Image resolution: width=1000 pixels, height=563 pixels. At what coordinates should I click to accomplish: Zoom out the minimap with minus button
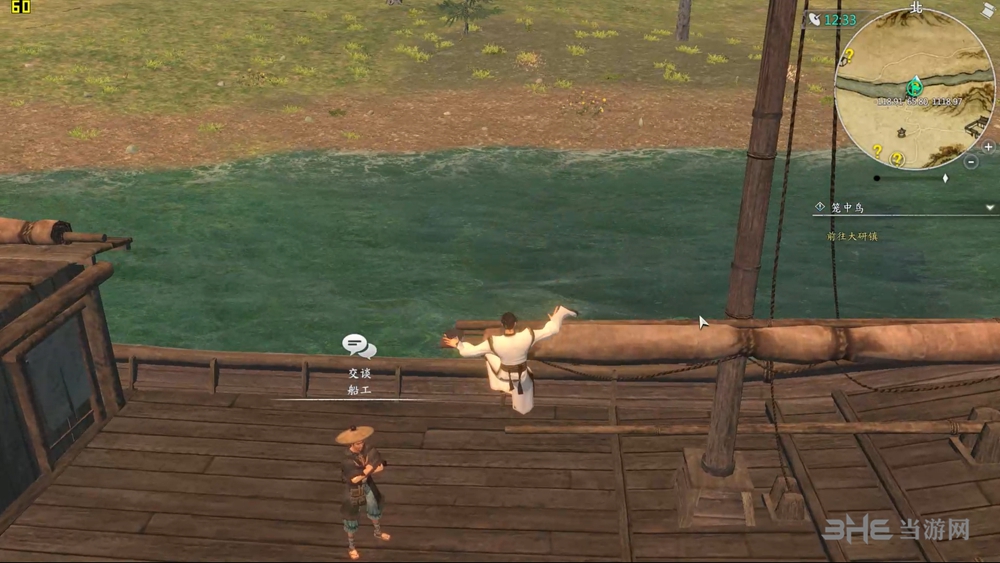(x=972, y=161)
